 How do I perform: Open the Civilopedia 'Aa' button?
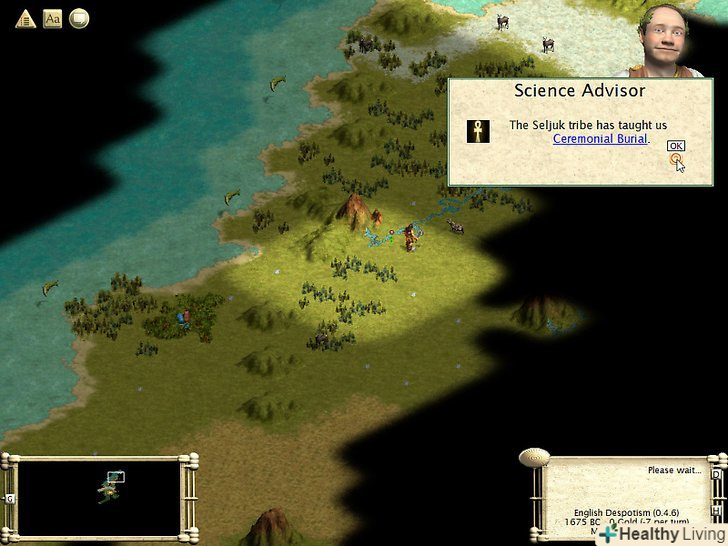tap(52, 18)
